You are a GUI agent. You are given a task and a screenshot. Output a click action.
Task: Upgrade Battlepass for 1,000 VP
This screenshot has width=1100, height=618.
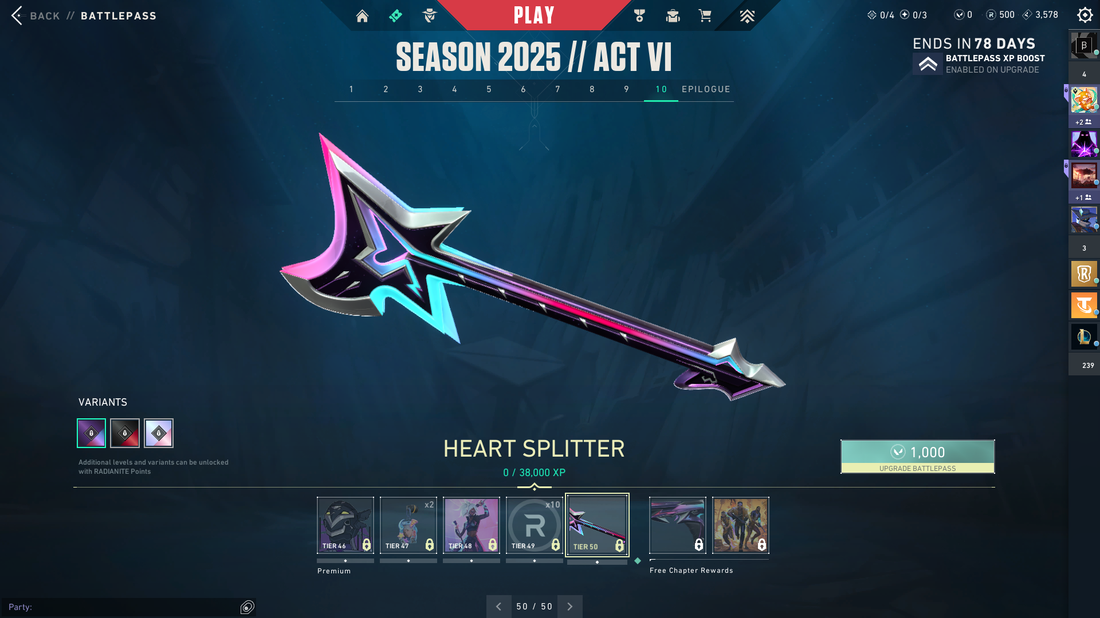917,456
